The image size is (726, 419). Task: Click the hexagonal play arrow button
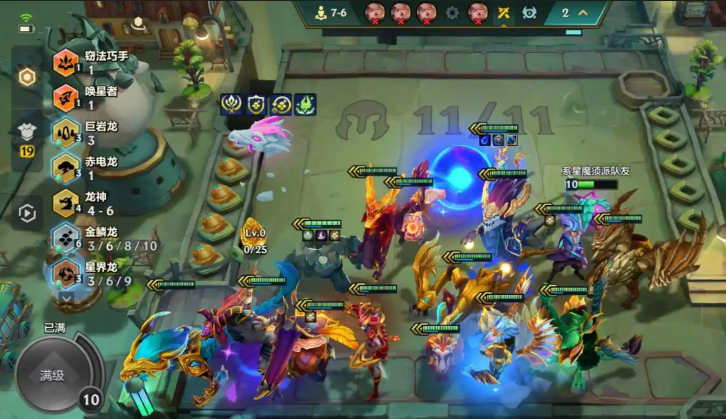coord(27,212)
